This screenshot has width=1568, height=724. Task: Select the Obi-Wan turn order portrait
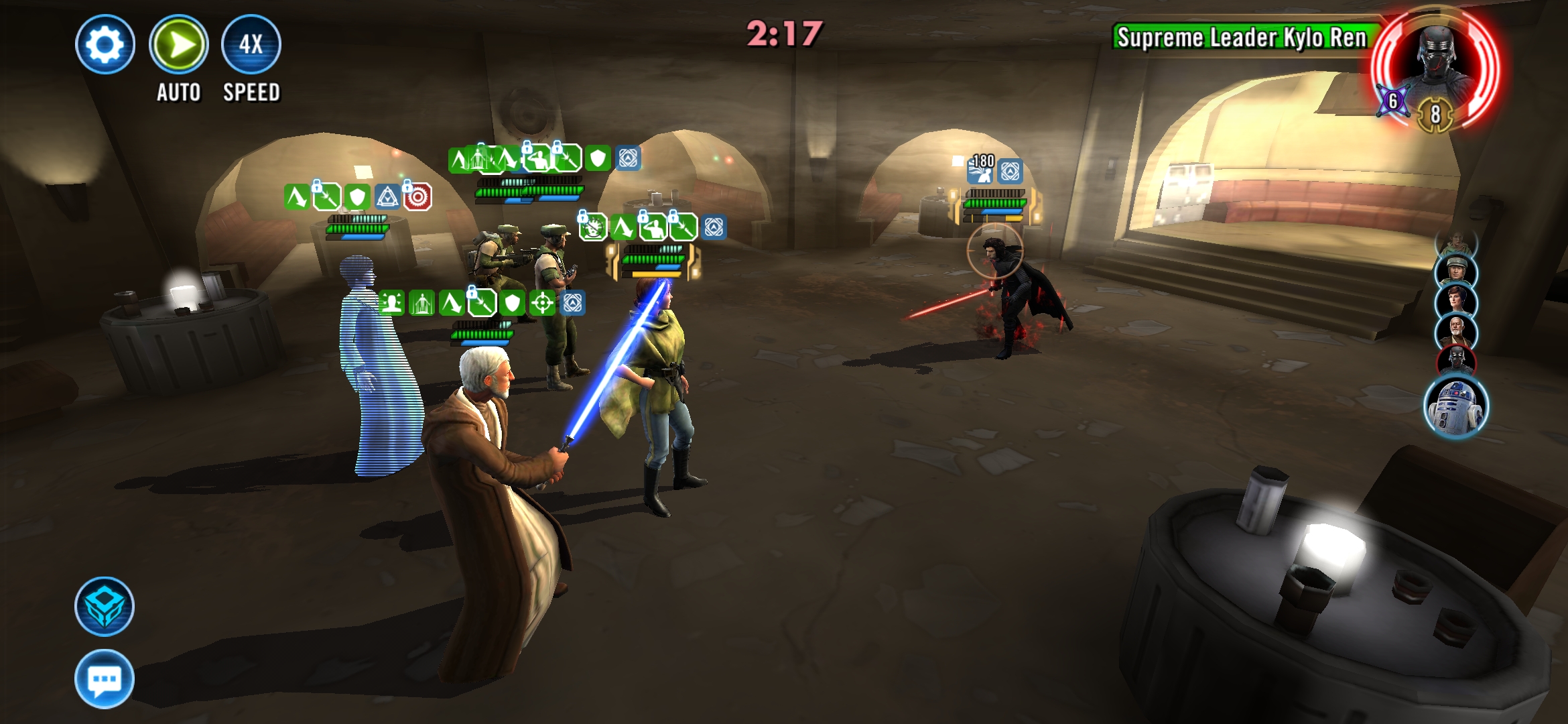coord(1456,332)
